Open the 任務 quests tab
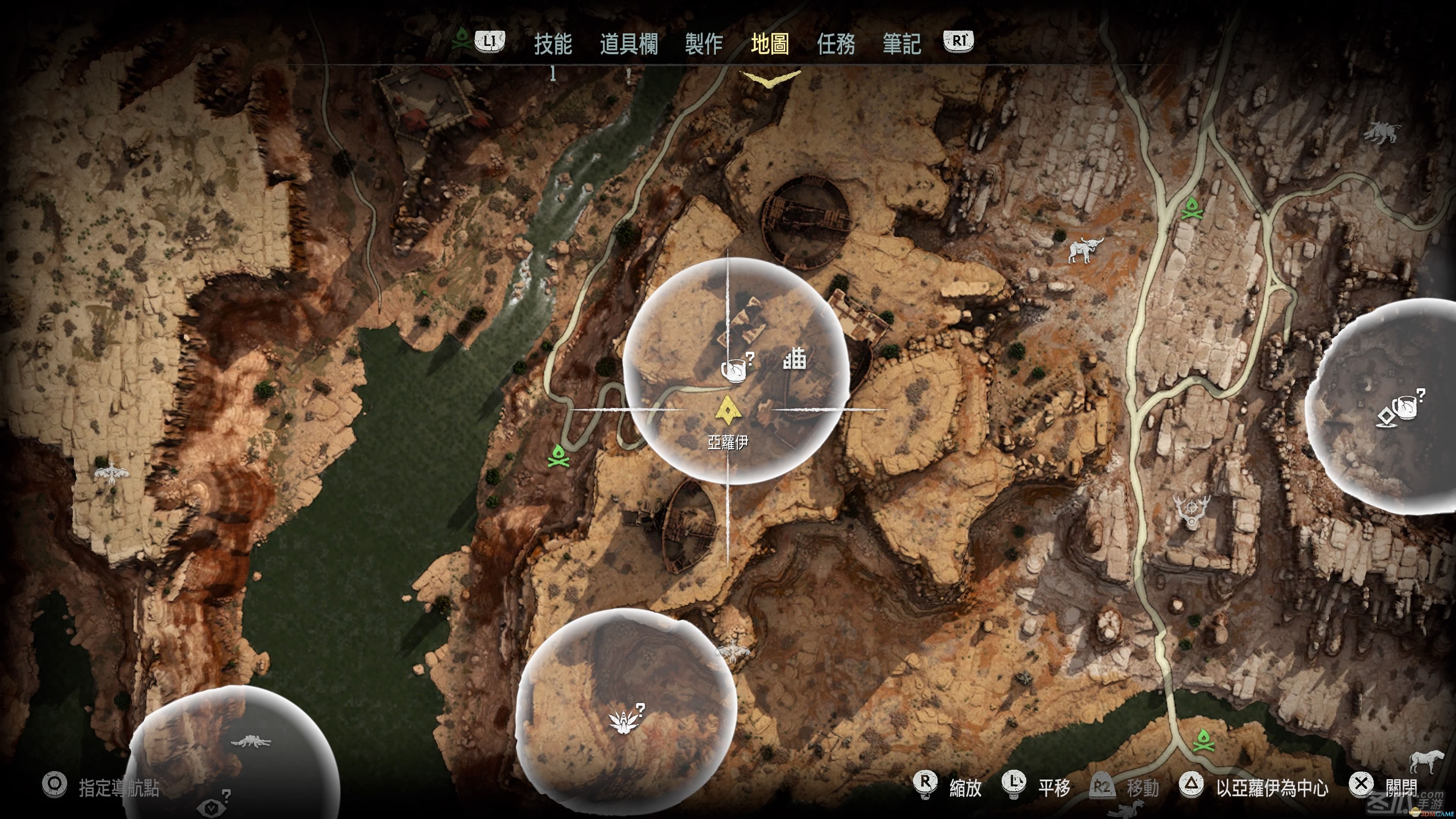Screen dimensions: 1456x819 click(835, 44)
